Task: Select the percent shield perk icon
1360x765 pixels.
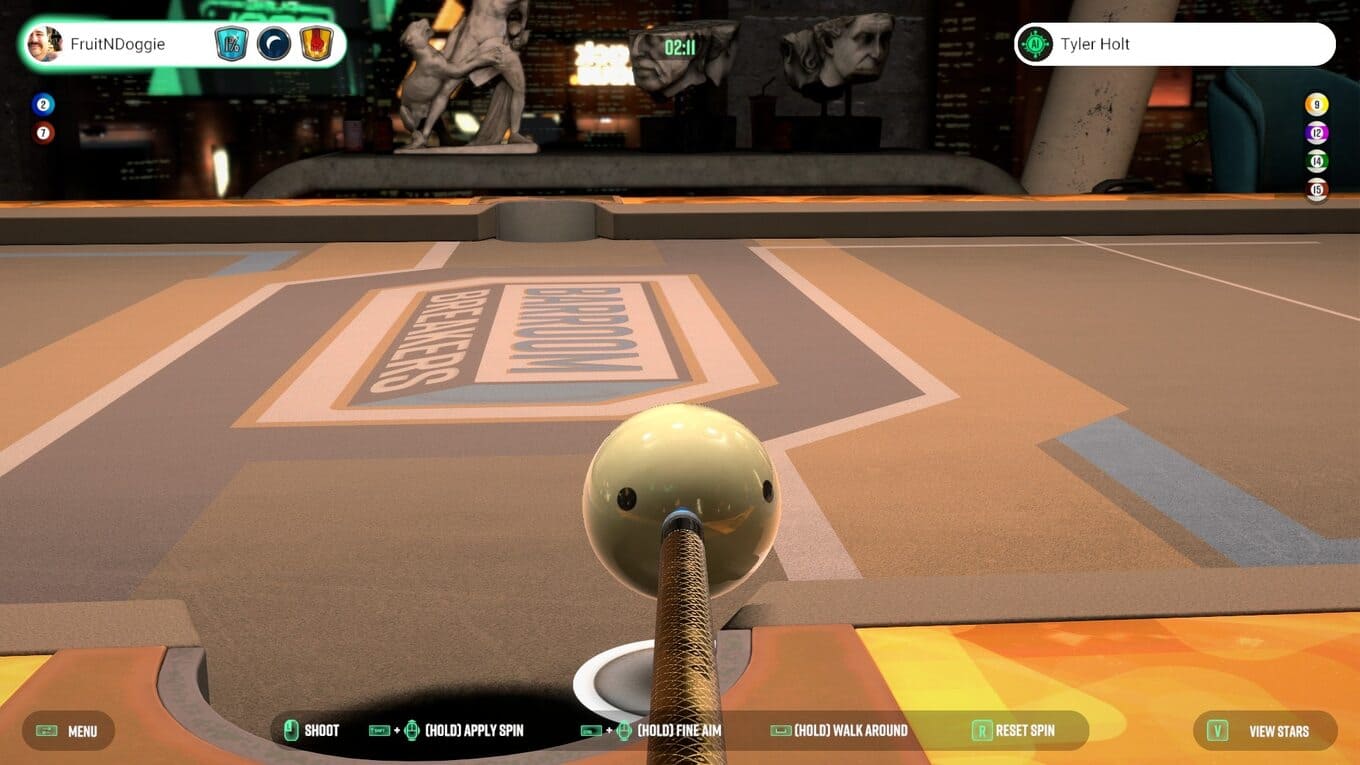Action: (231, 44)
